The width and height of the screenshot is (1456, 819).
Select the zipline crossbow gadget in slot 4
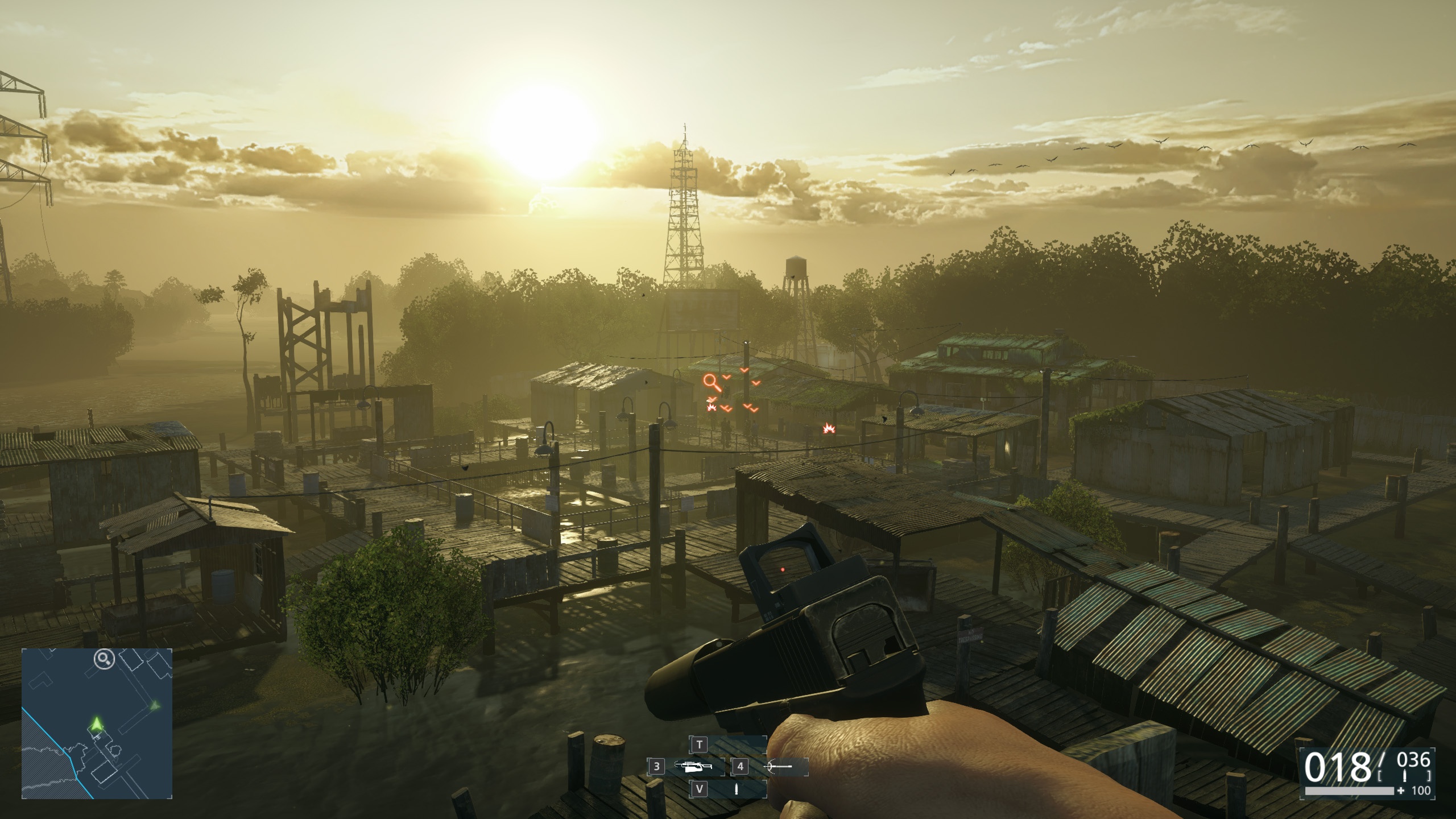click(777, 767)
